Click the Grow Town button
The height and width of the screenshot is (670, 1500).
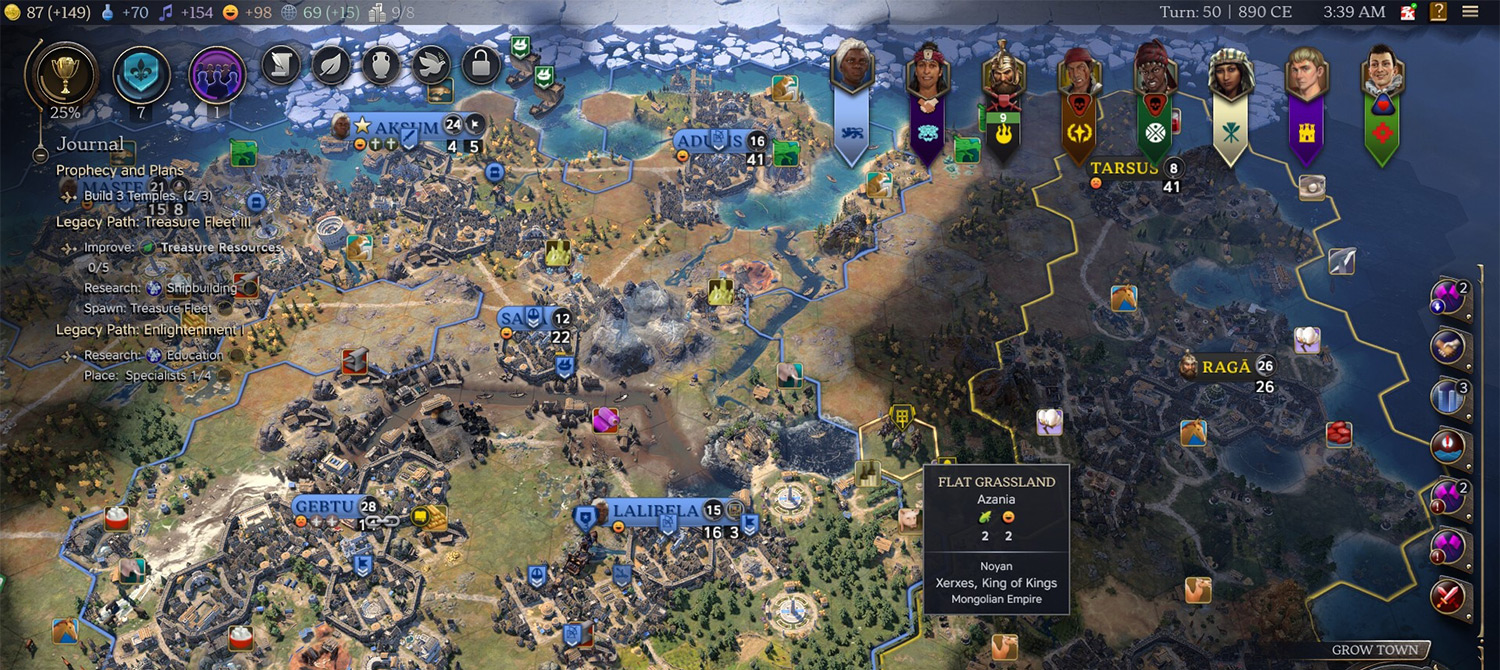pyautogui.click(x=1374, y=650)
